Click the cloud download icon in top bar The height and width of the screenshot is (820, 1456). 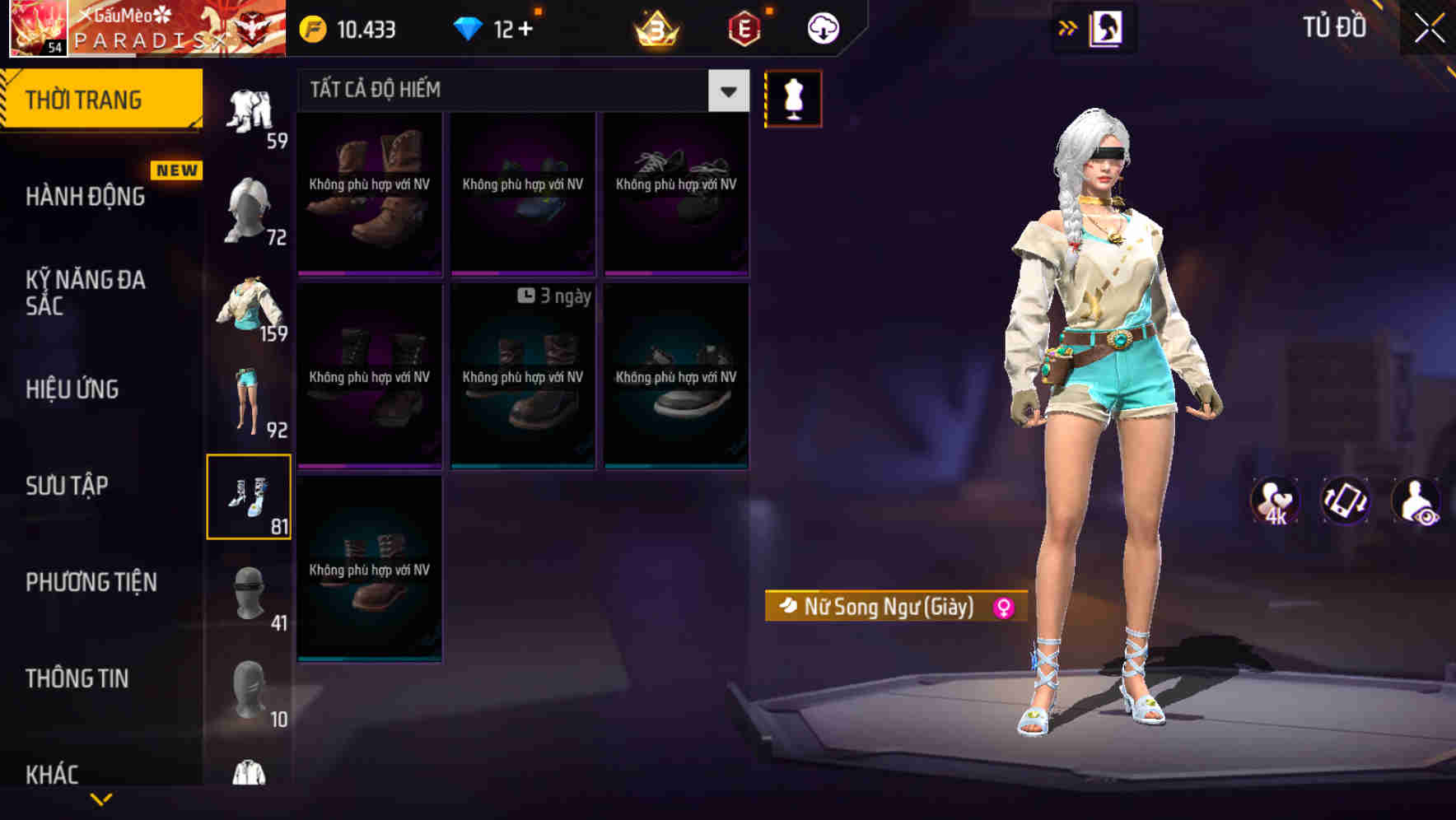pyautogui.click(x=821, y=27)
